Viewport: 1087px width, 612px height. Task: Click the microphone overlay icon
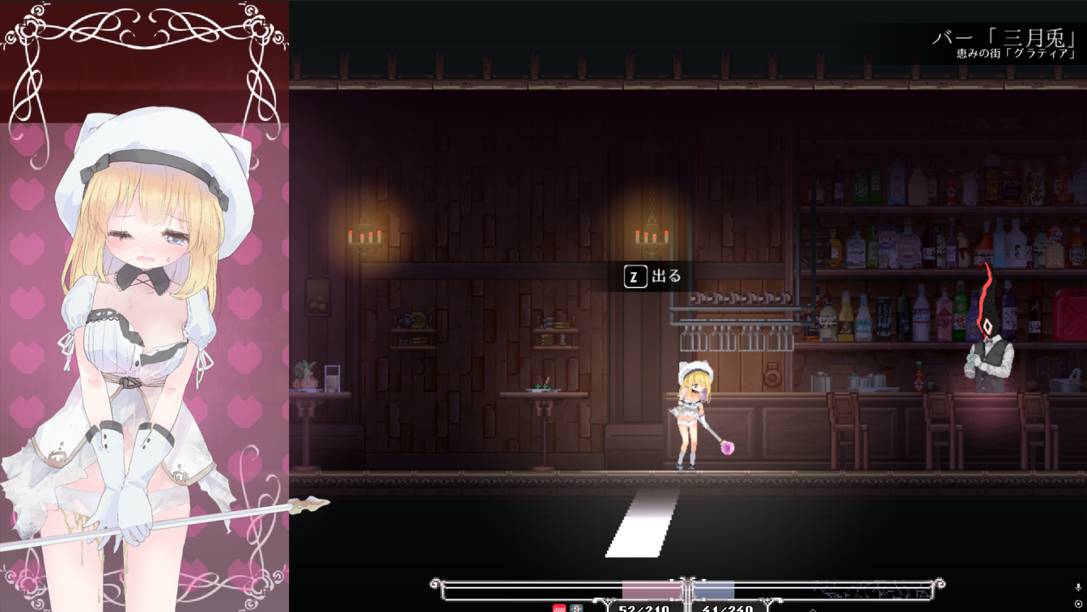(x=1078, y=588)
